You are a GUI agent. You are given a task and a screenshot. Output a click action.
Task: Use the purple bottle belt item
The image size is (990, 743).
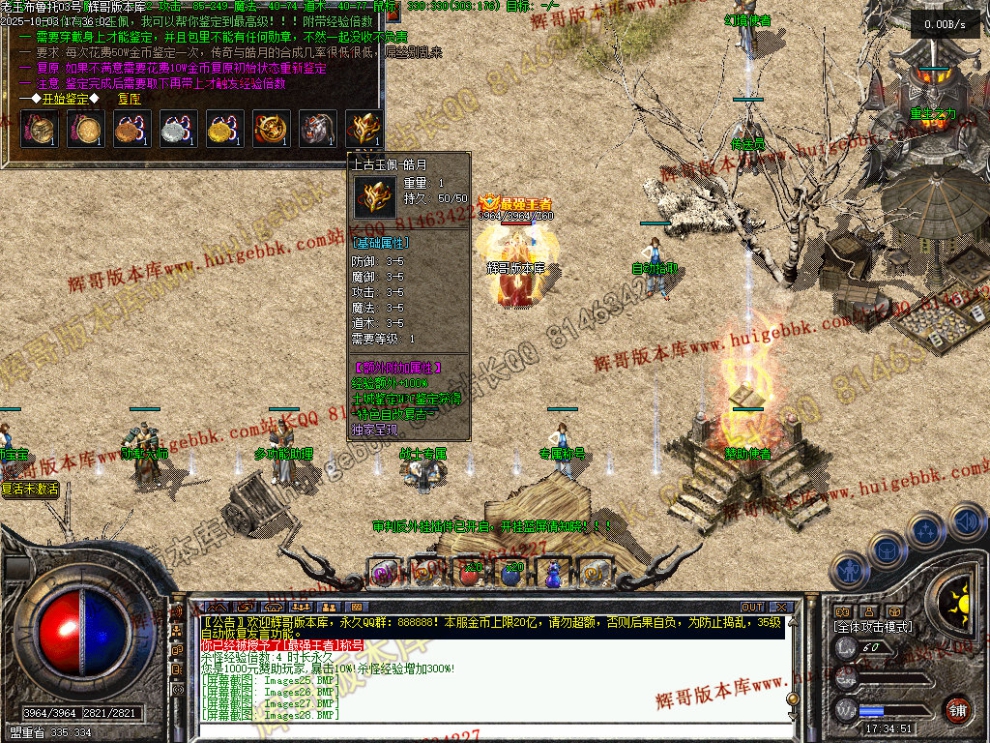(x=552, y=573)
